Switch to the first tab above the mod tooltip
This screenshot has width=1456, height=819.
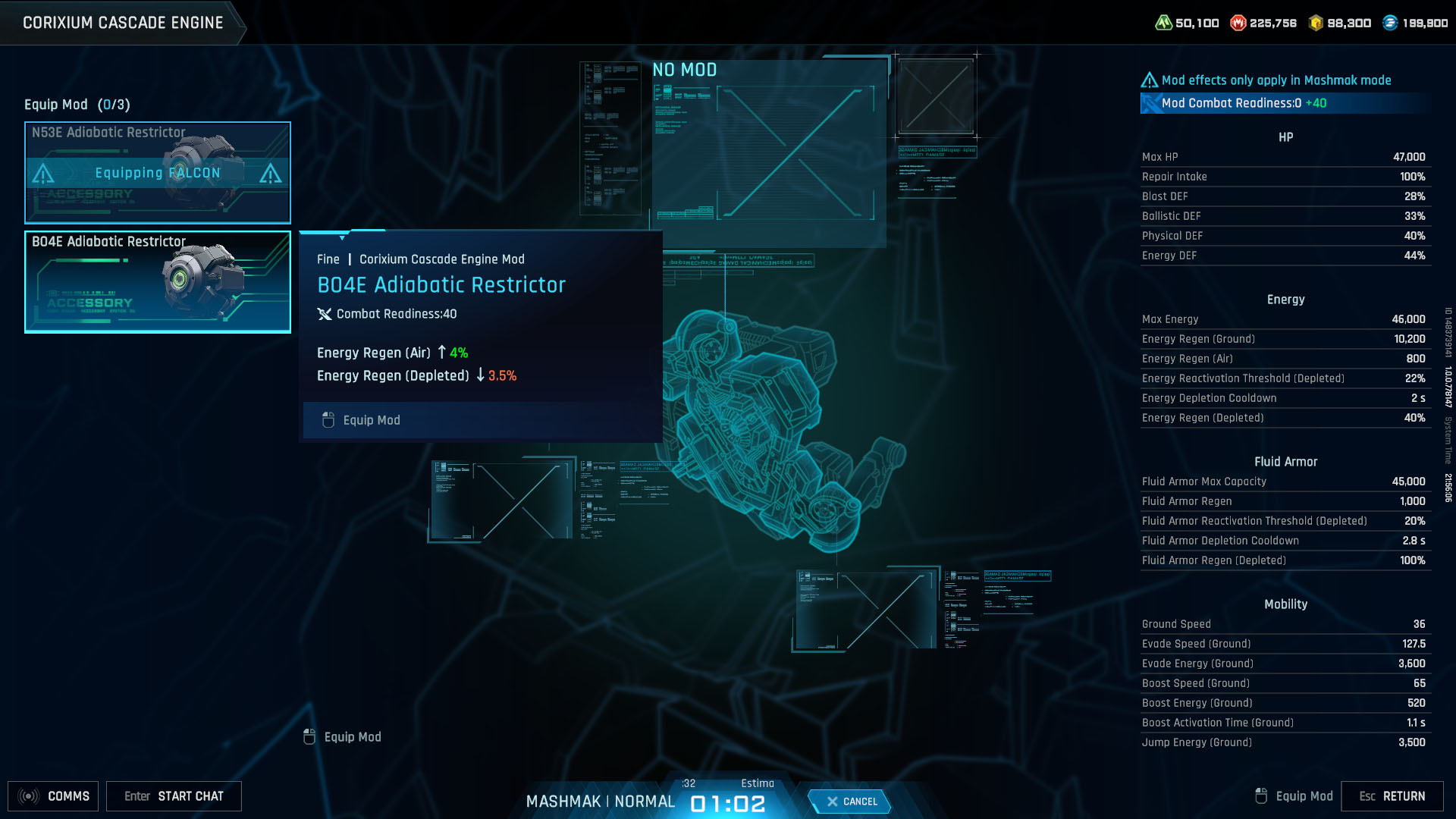pyautogui.click(x=322, y=231)
